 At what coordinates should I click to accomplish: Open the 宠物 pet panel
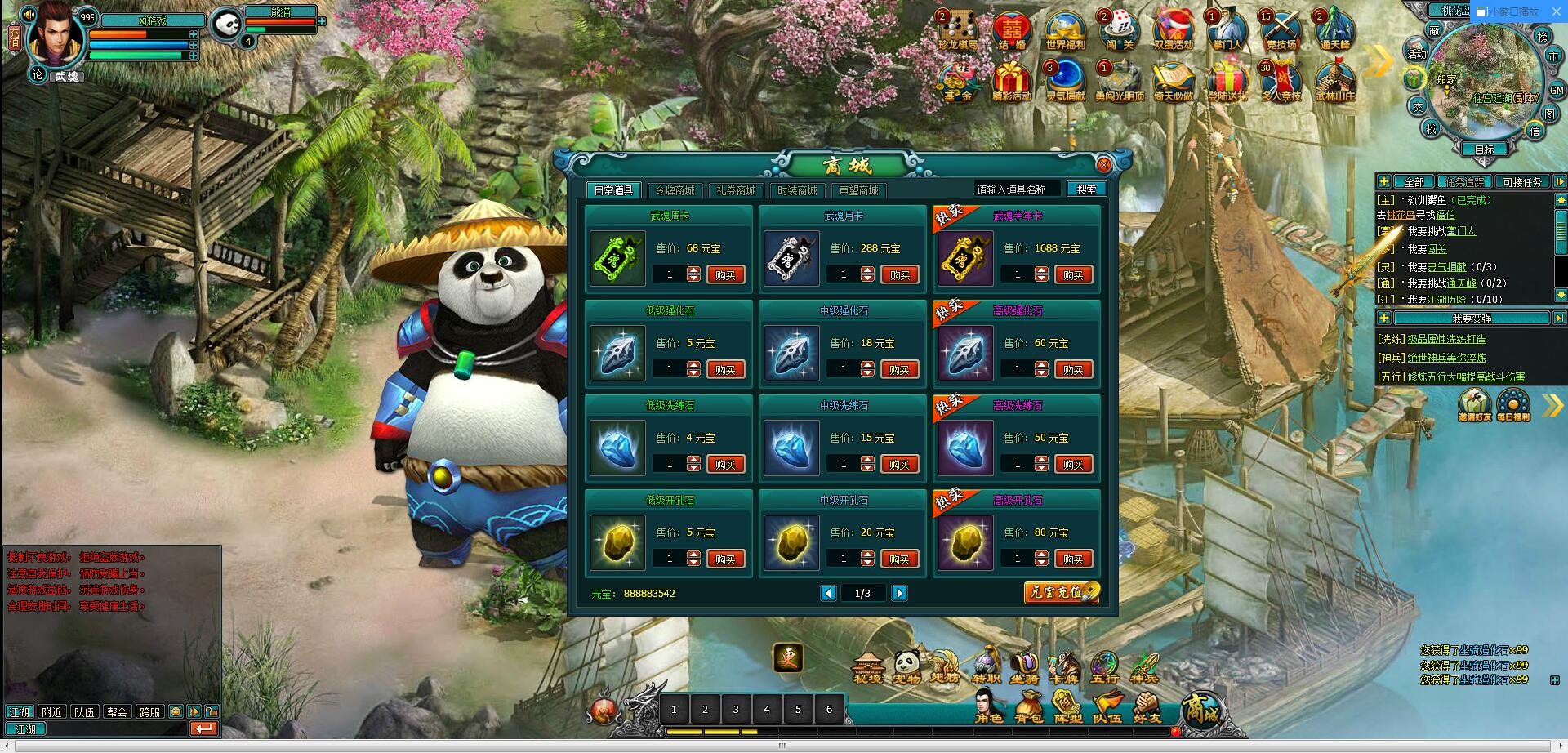(907, 666)
